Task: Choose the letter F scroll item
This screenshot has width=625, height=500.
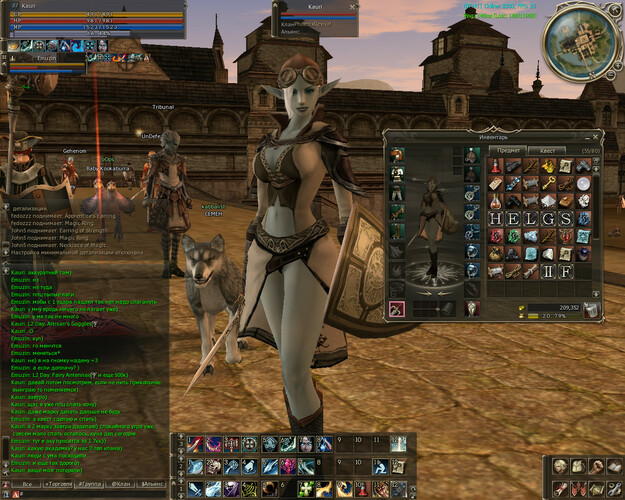Action: point(565,271)
